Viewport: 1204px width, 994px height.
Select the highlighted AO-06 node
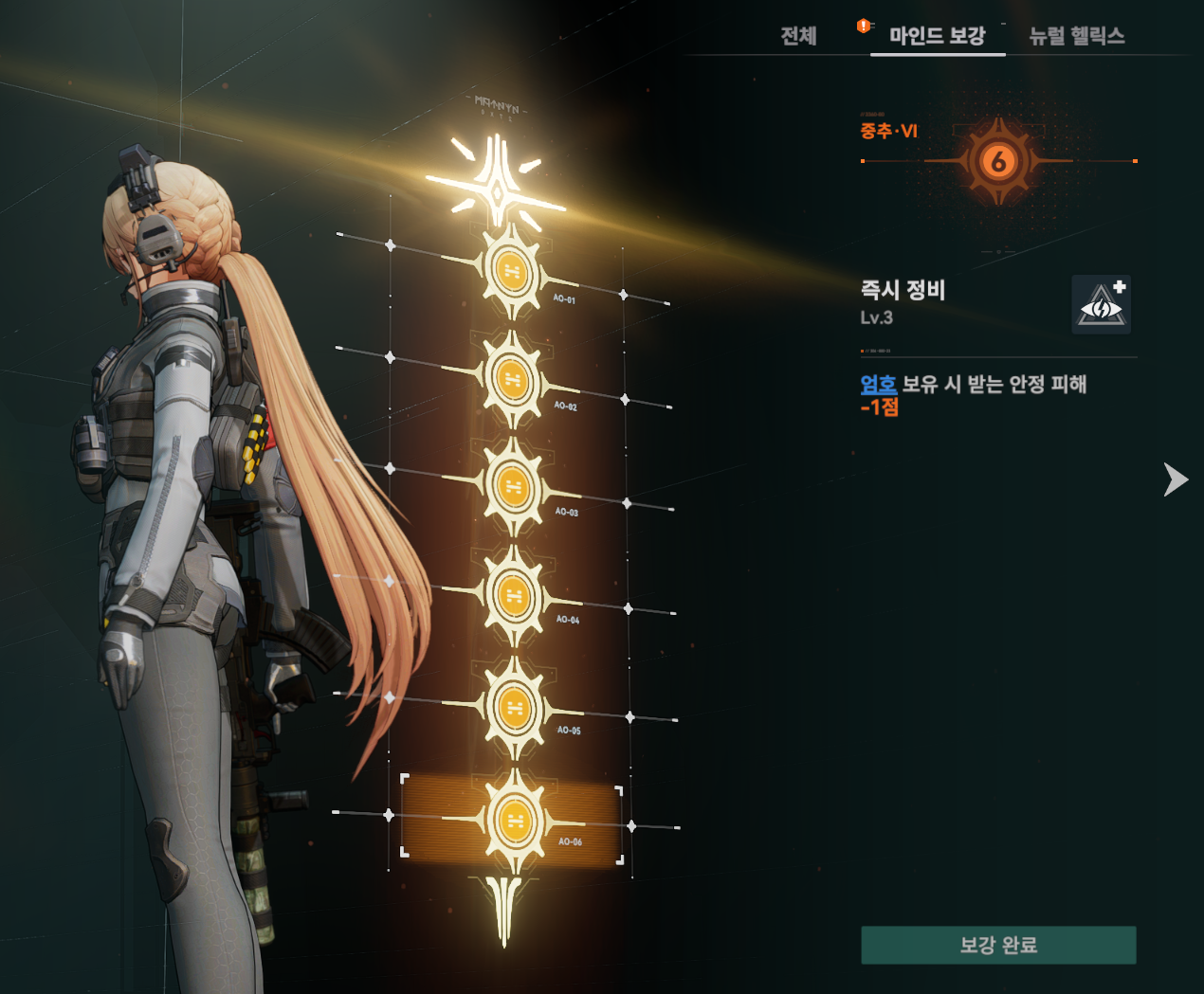pyautogui.click(x=515, y=821)
